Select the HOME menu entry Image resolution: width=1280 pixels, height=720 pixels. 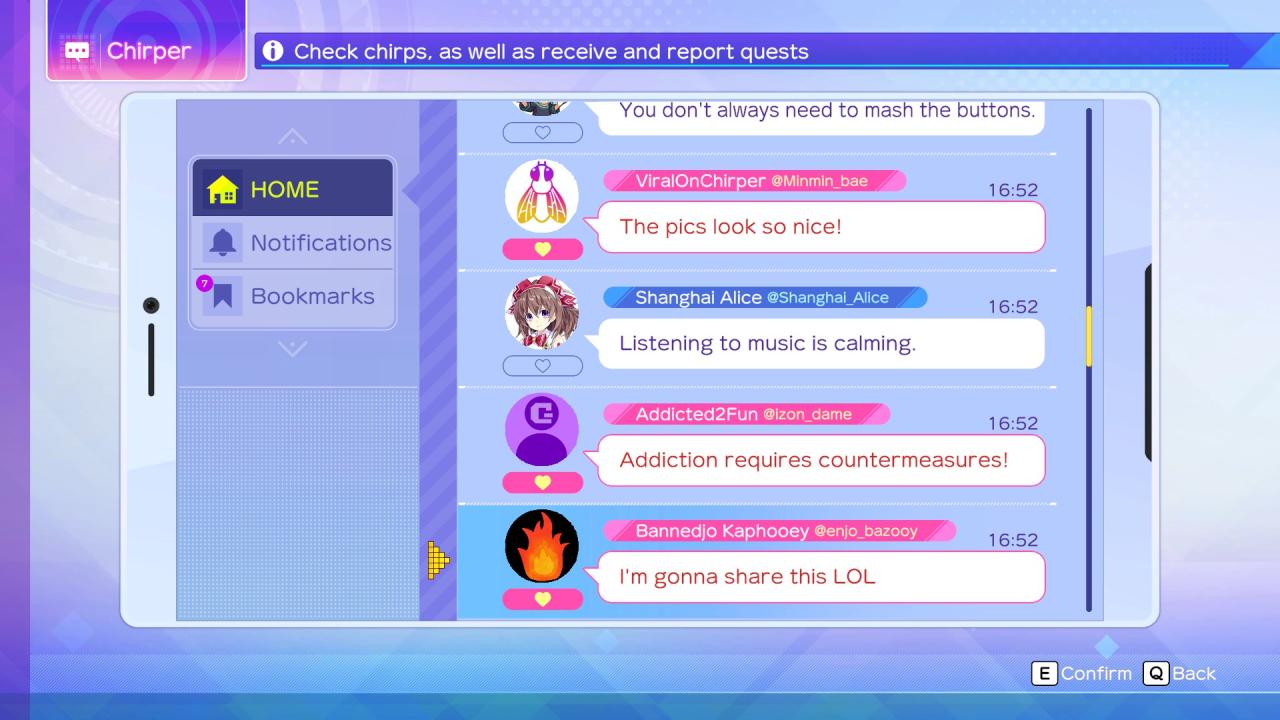tap(292, 189)
